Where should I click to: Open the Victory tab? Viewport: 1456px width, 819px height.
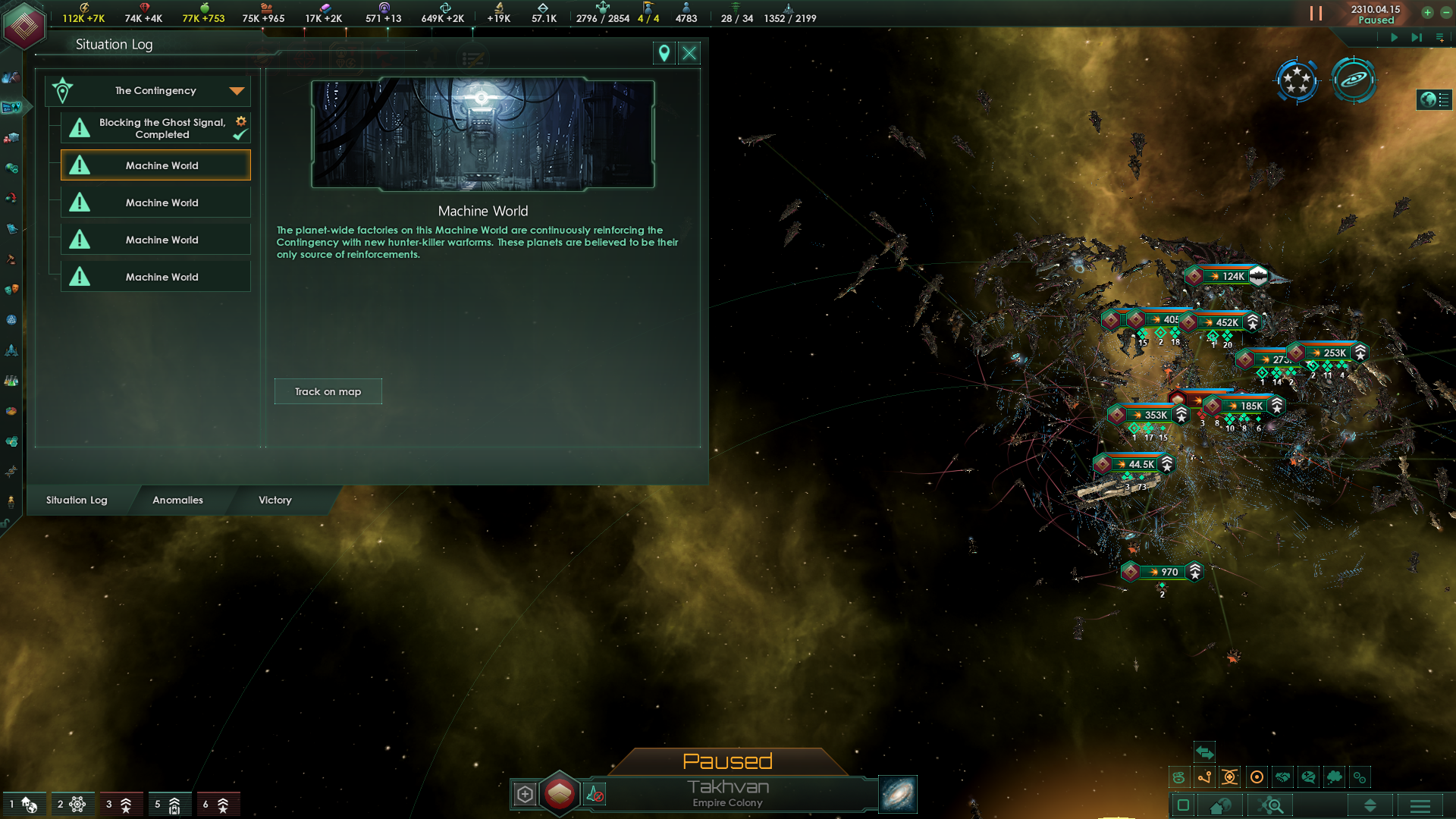pos(274,500)
